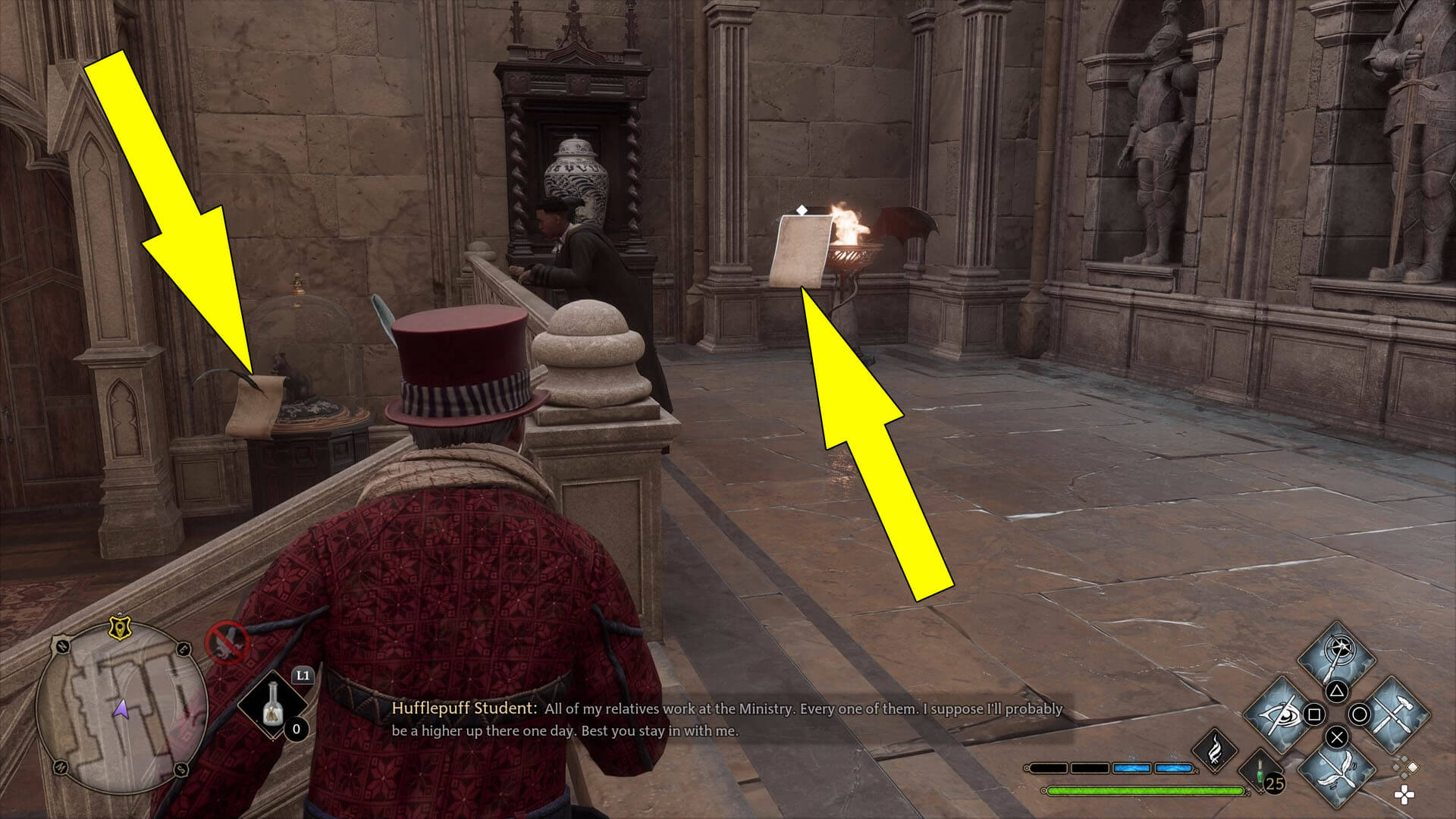Toggle the triangle button spell slot
This screenshot has height=819, width=1456.
1337,692
